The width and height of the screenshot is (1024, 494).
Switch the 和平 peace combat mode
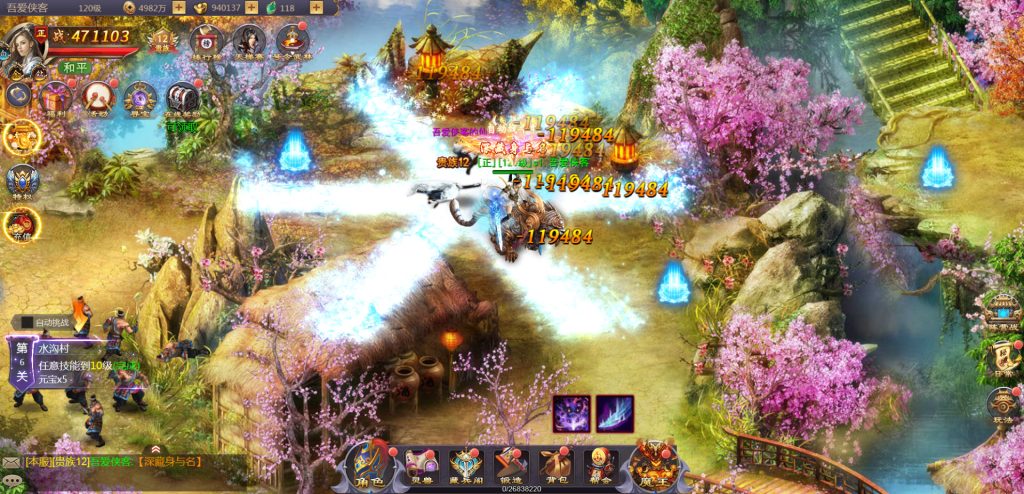click(75, 67)
